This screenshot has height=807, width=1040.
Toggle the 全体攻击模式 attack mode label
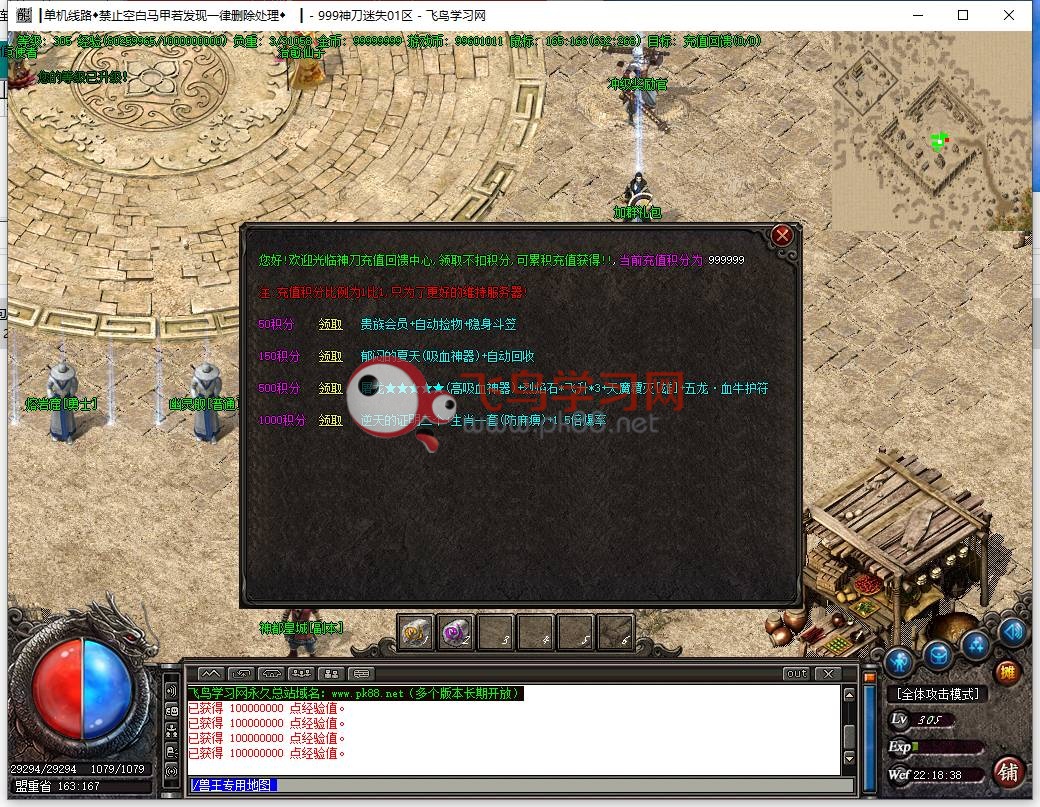(937, 694)
